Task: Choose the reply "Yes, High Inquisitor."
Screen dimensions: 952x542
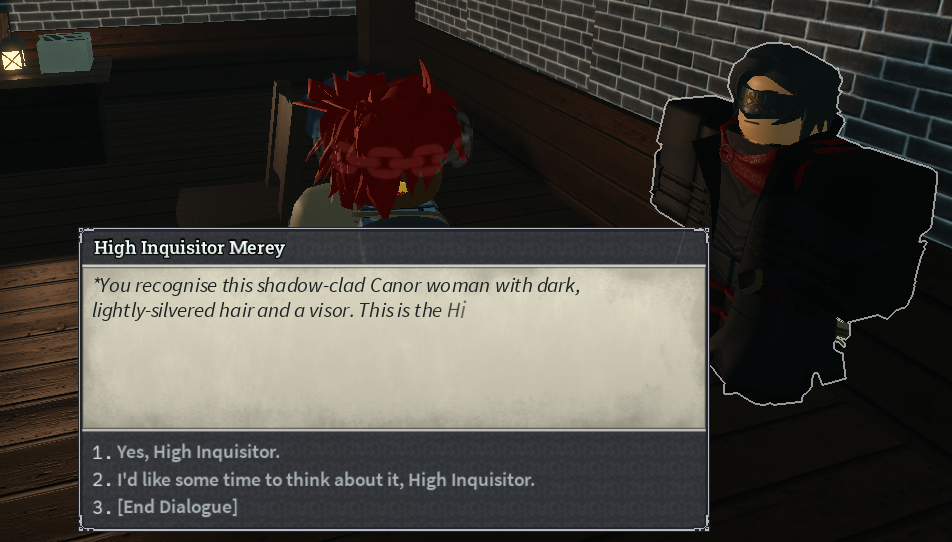Action: coord(198,452)
